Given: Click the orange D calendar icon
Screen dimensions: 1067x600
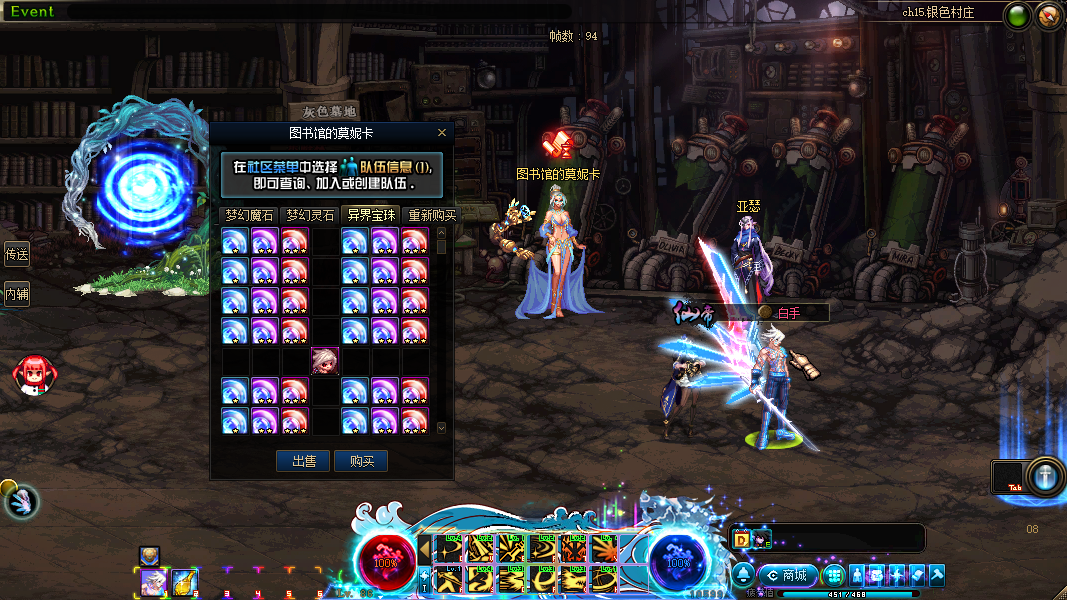Looking at the screenshot, I should [x=742, y=540].
